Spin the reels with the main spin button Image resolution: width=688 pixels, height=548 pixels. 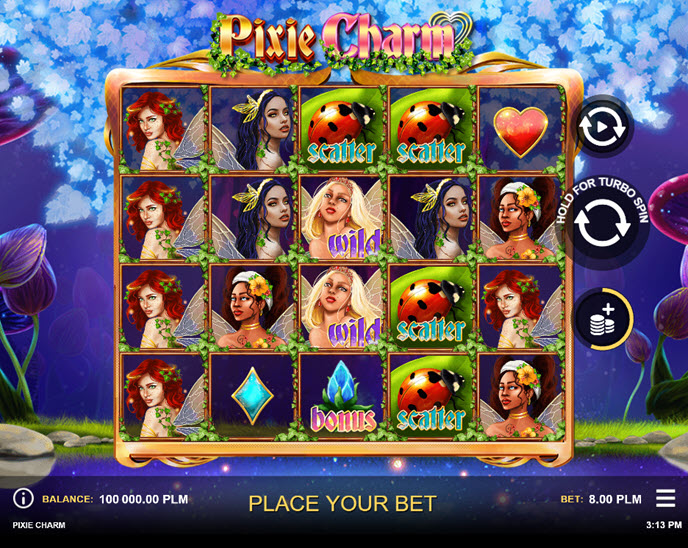point(604,226)
